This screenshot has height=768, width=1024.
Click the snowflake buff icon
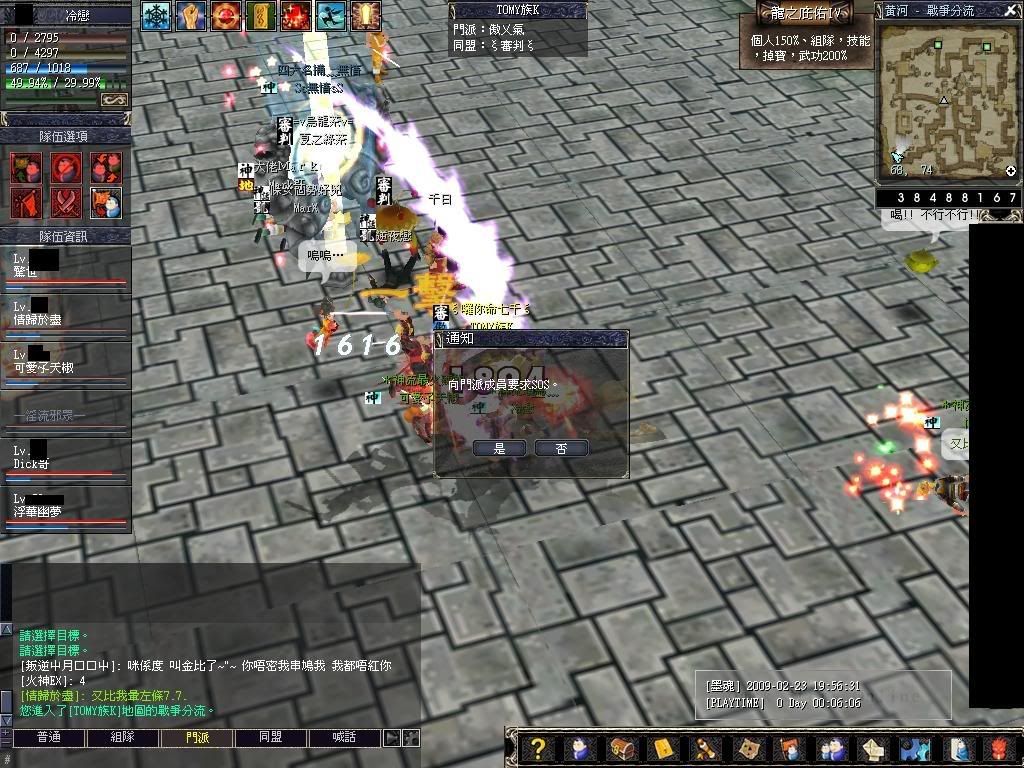click(155, 15)
